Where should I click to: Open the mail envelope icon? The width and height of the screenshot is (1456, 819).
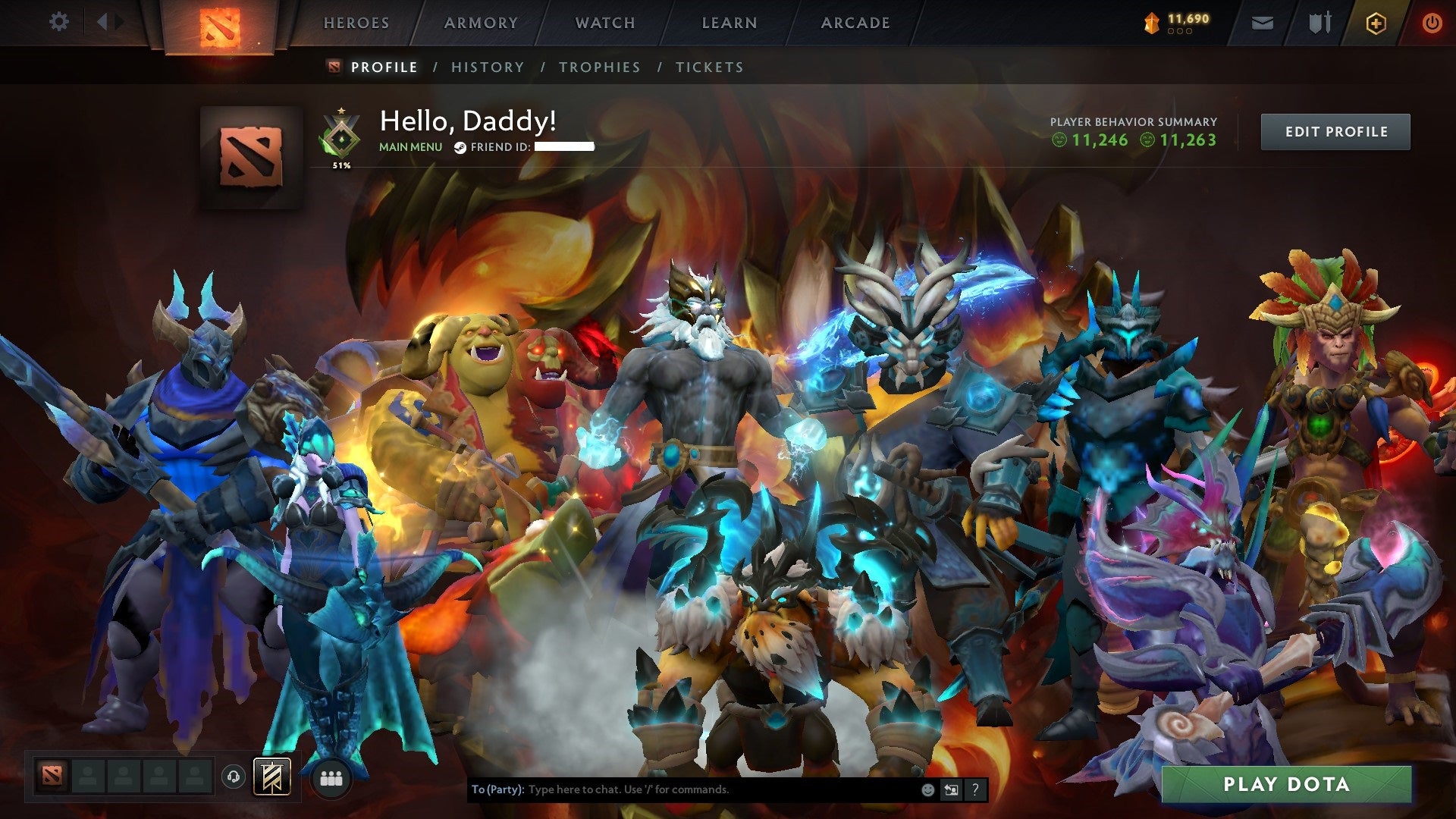coord(1262,24)
